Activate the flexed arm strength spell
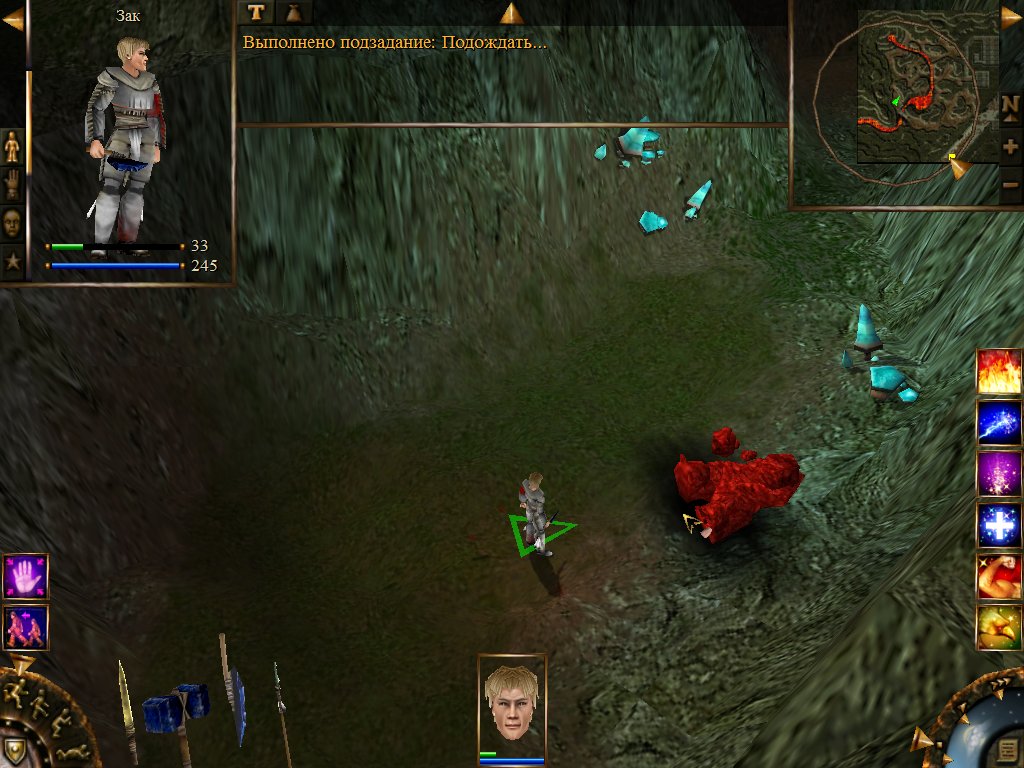Image resolution: width=1024 pixels, height=768 pixels. point(999,577)
